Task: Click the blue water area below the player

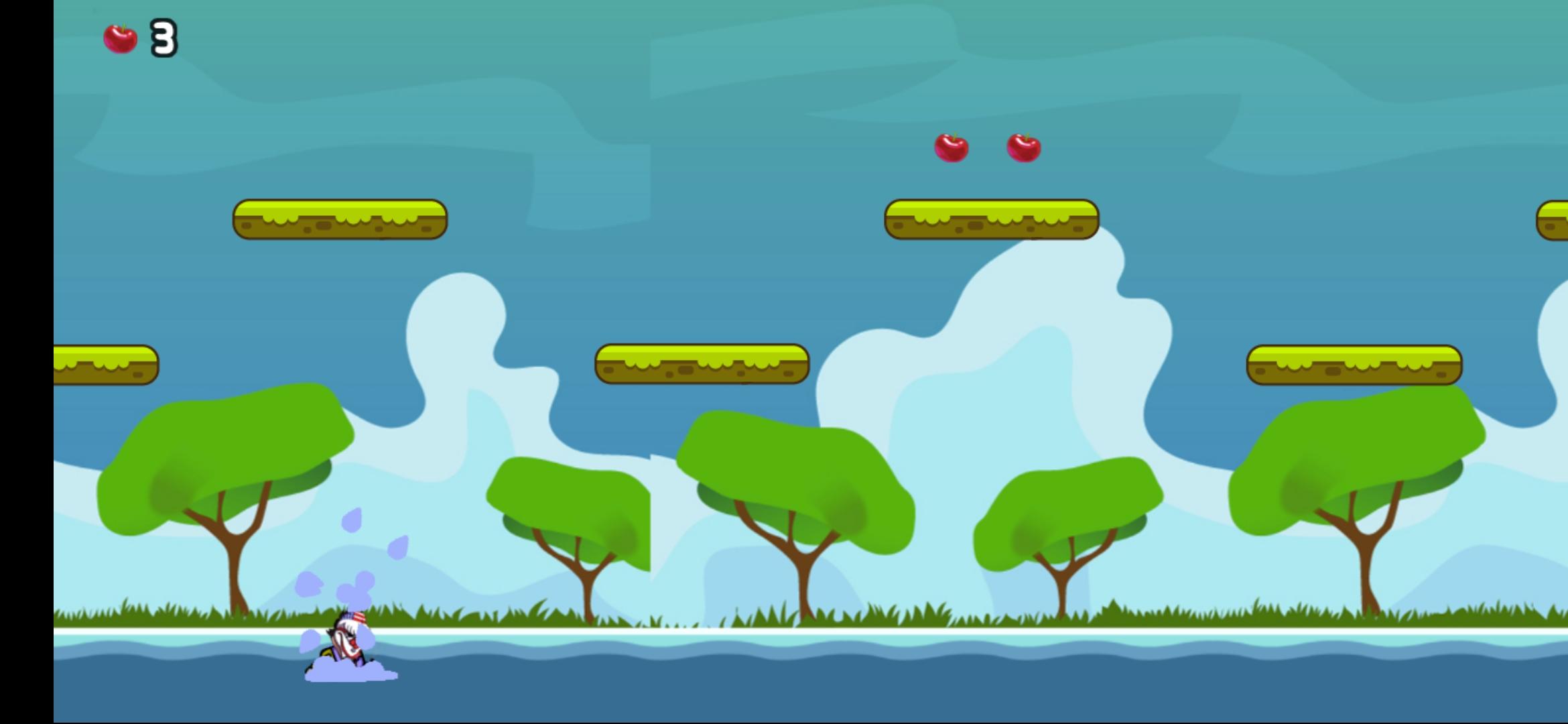Action: pyautogui.click(x=536, y=690)
